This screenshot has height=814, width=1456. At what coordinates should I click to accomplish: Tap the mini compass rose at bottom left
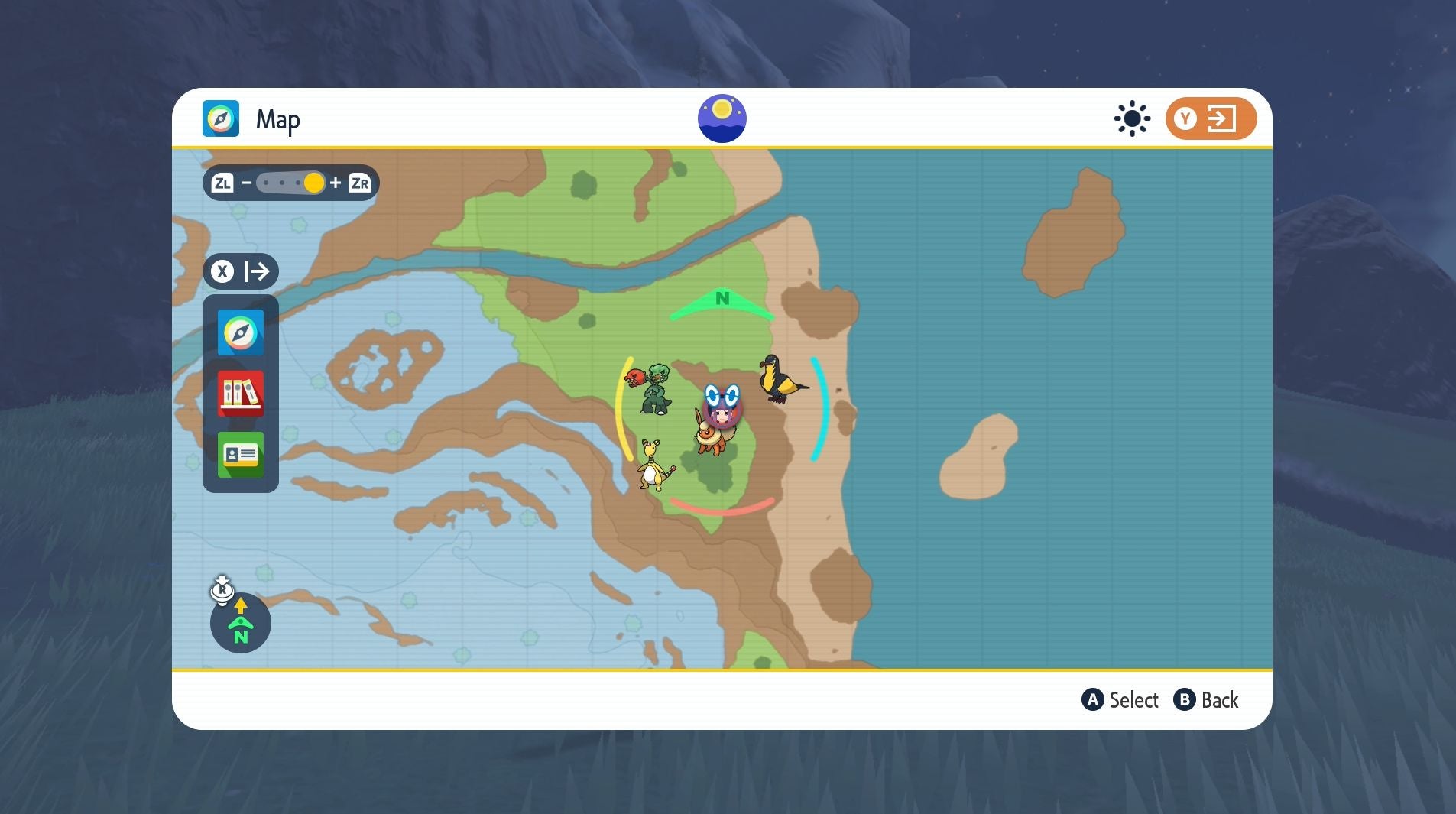[x=240, y=624]
